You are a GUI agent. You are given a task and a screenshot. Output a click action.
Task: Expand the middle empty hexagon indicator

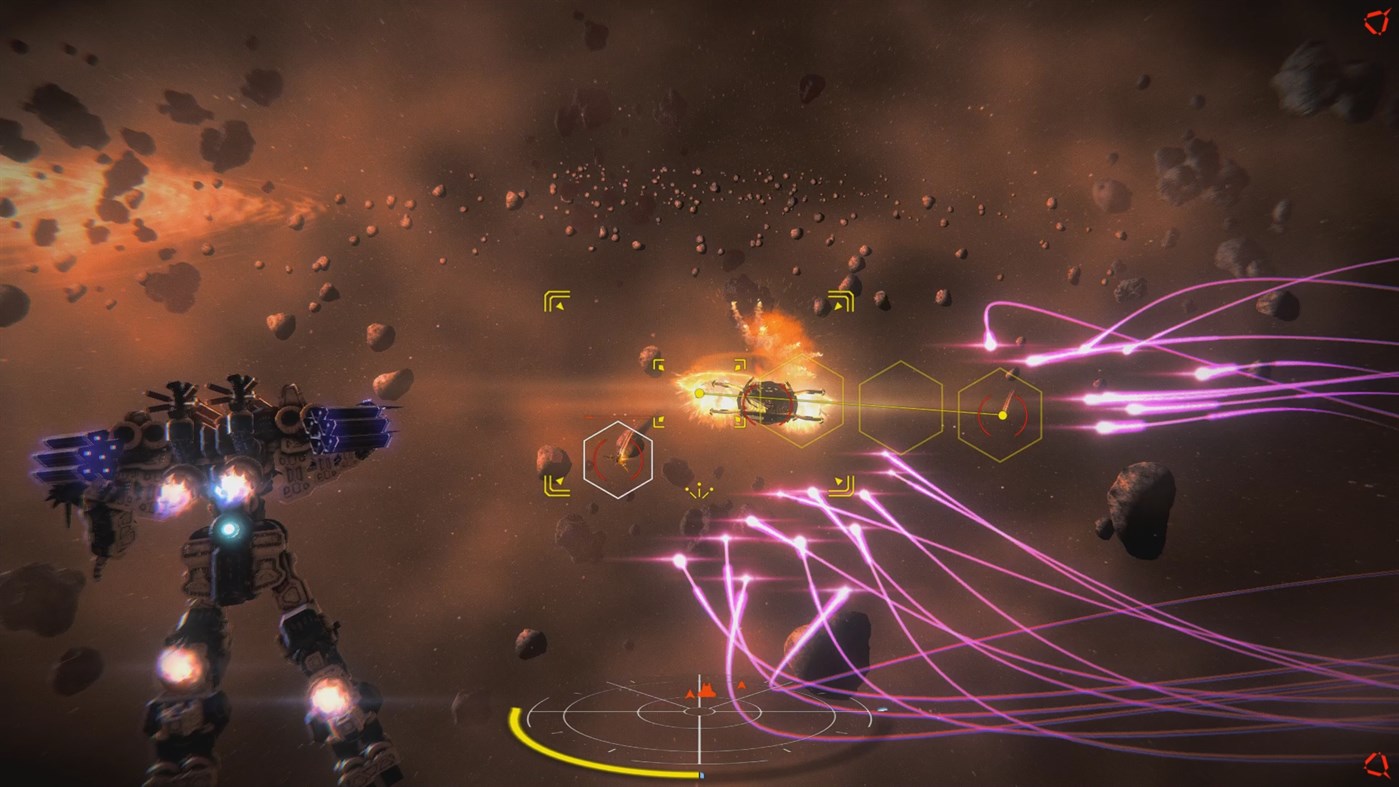[x=900, y=410]
